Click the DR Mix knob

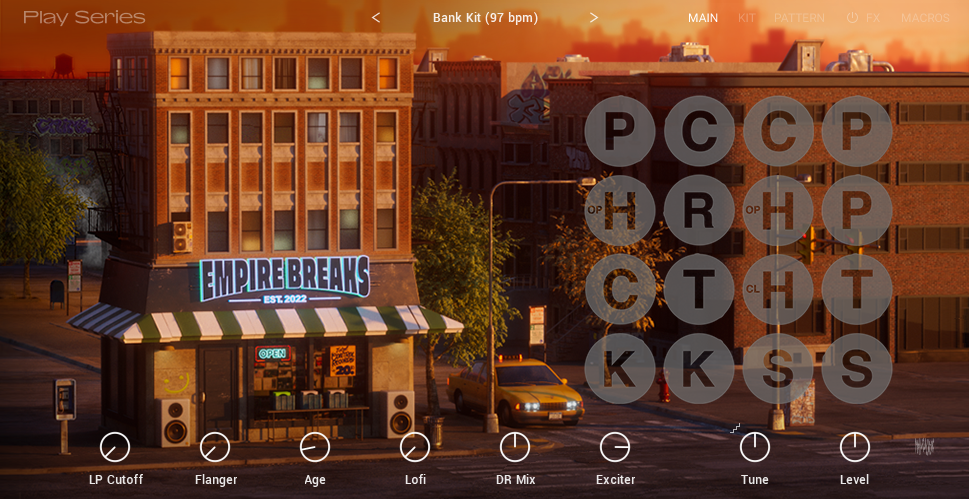tap(515, 447)
